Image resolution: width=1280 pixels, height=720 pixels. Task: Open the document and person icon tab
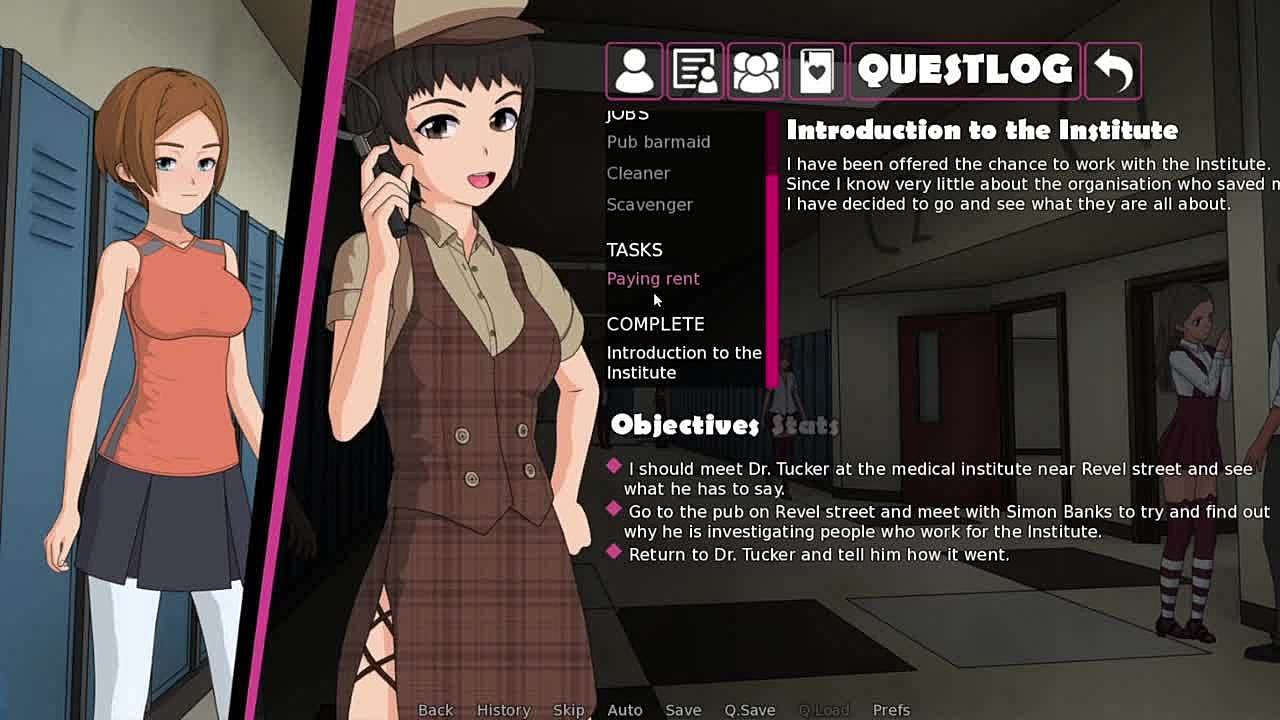tap(695, 70)
